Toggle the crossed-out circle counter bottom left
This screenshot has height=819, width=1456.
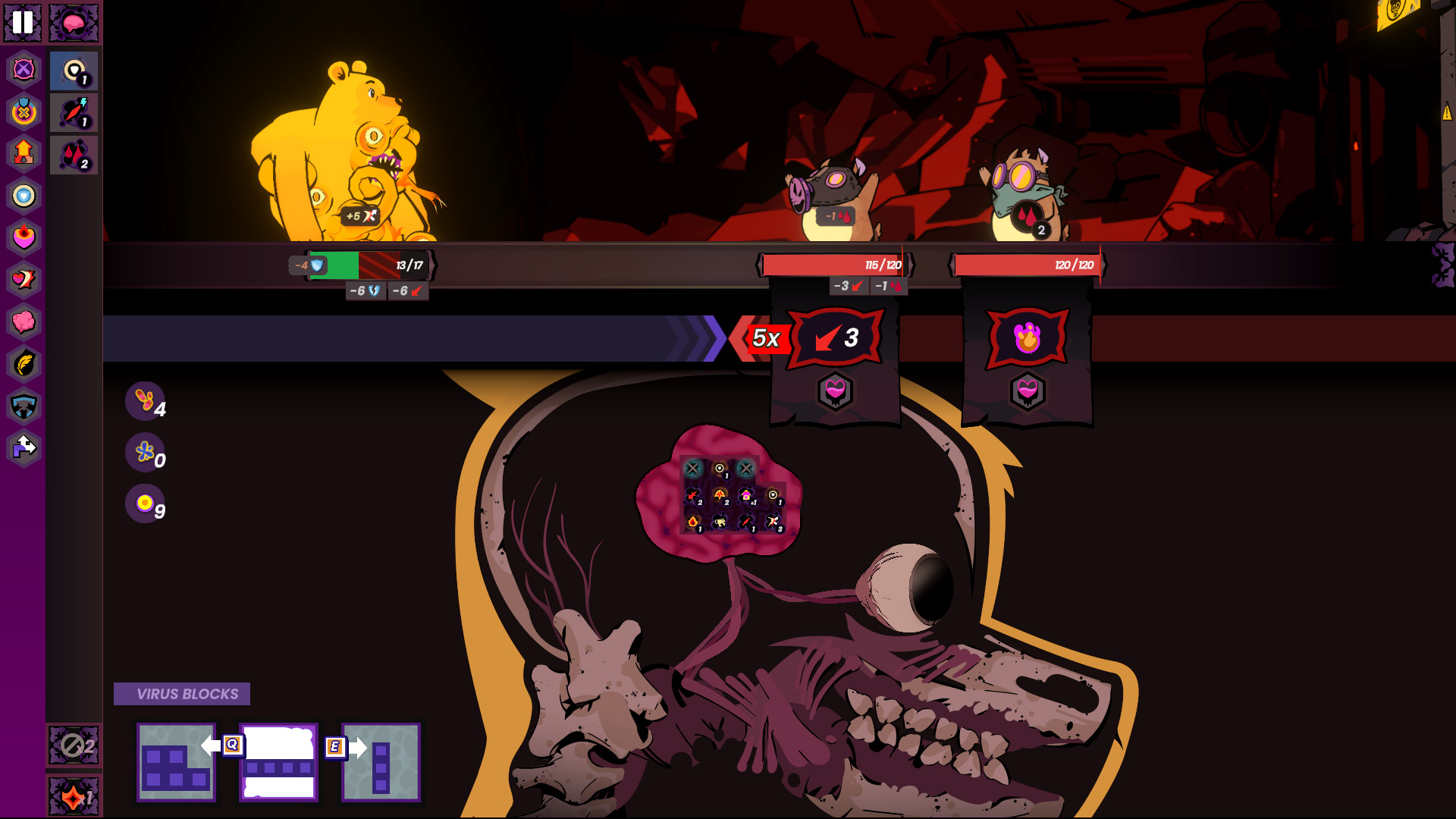(73, 747)
